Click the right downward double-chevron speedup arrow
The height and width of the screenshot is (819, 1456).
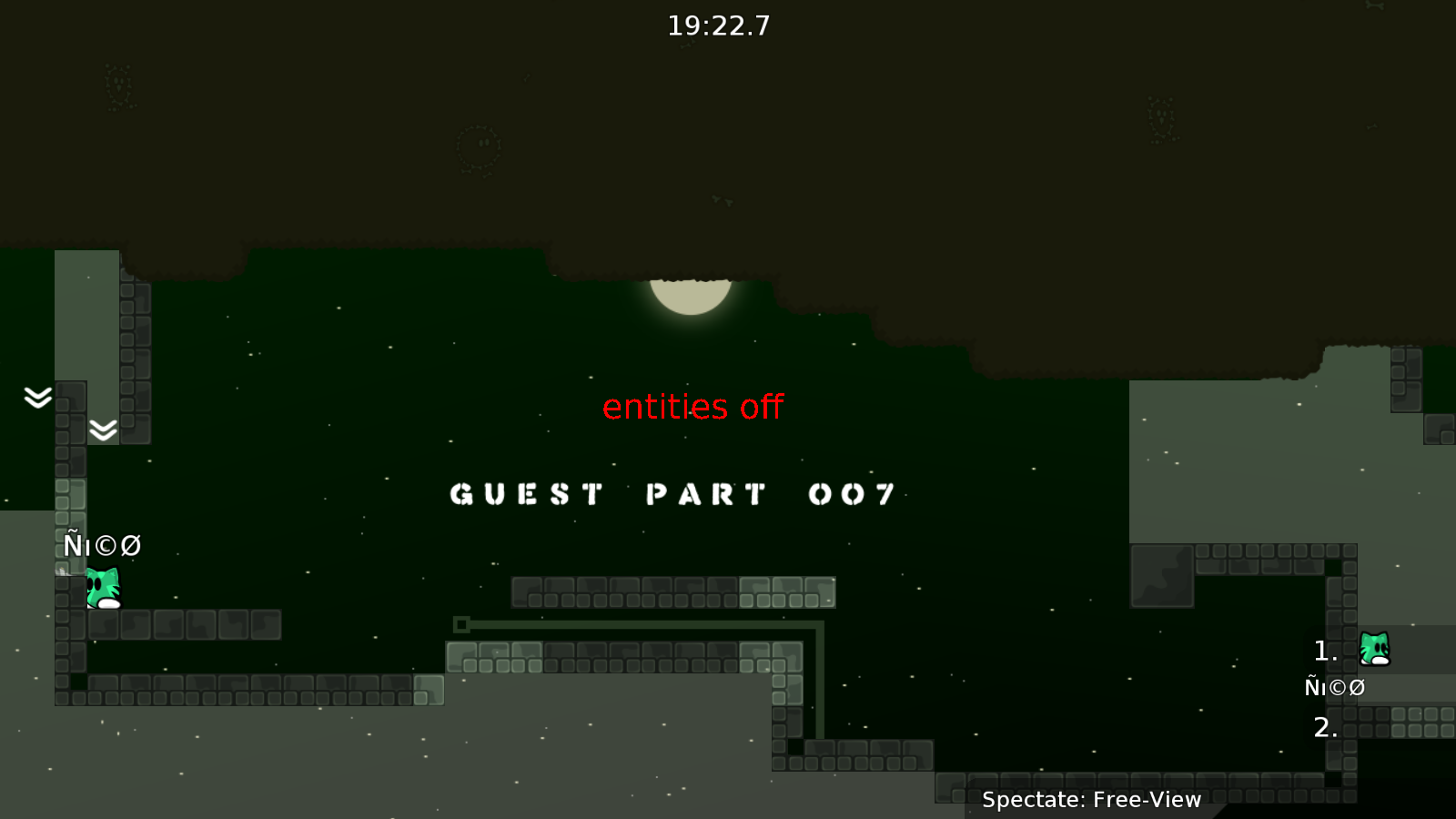pyautogui.click(x=103, y=428)
